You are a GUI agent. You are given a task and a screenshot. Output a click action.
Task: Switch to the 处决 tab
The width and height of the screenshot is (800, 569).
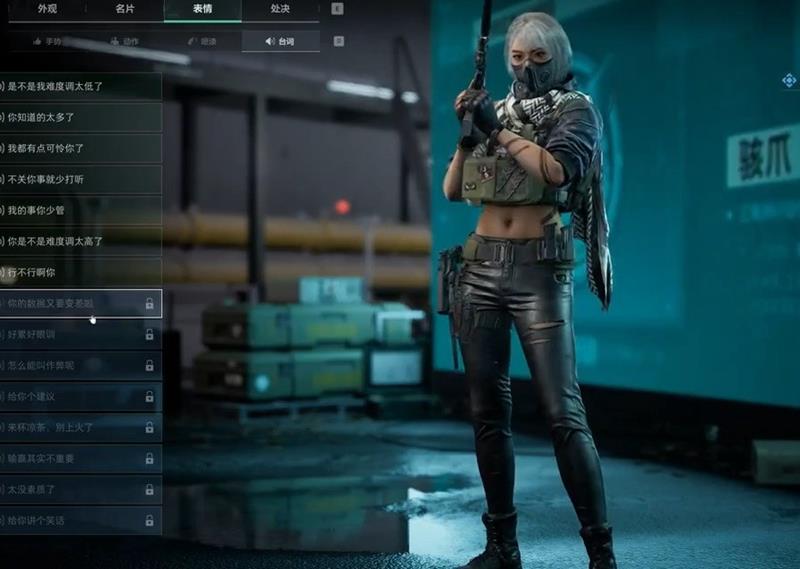click(x=280, y=9)
